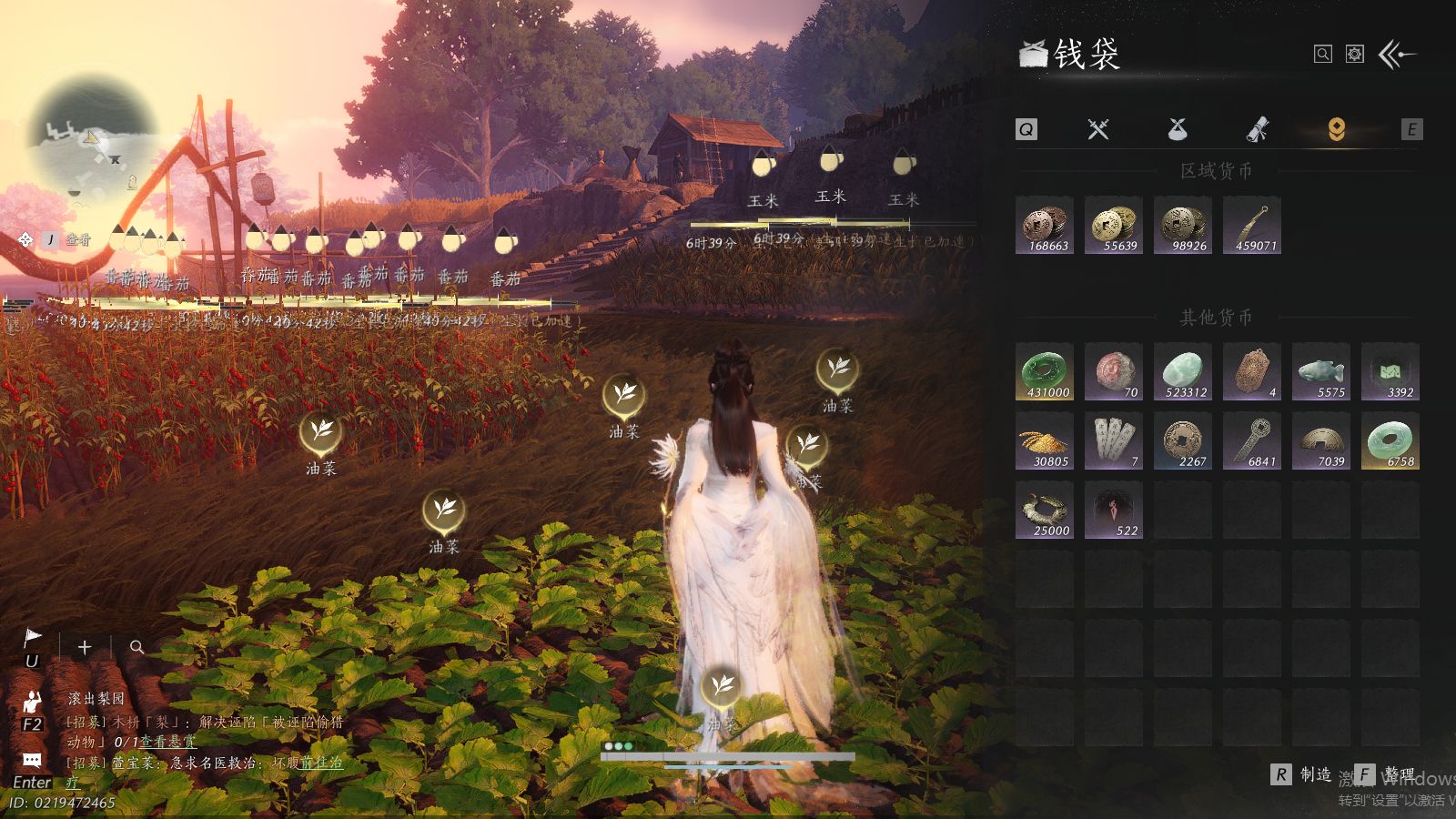This screenshot has width=1456, height=819.
Task: Switch to the pouch items tab
Action: click(1178, 129)
